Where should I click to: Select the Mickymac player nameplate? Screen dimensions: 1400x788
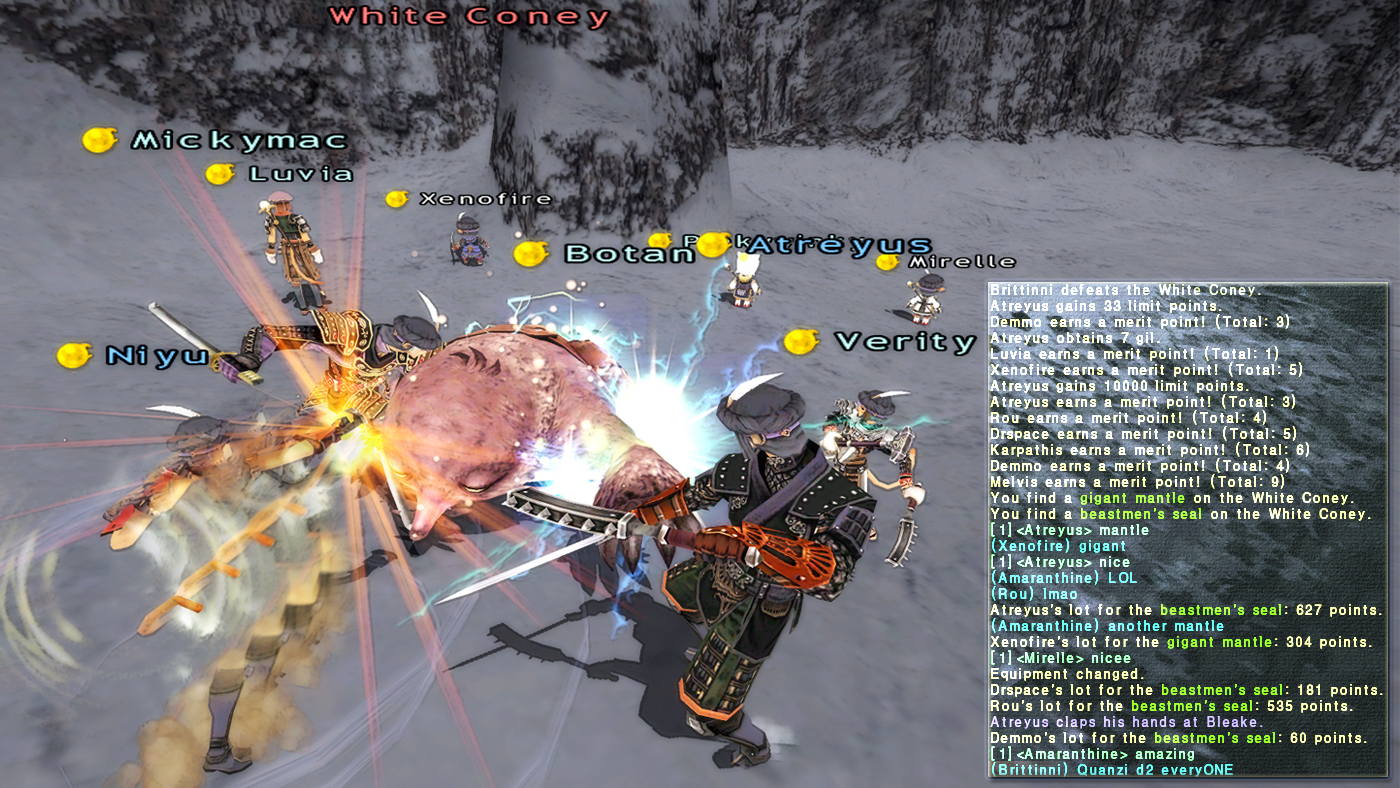(x=239, y=141)
